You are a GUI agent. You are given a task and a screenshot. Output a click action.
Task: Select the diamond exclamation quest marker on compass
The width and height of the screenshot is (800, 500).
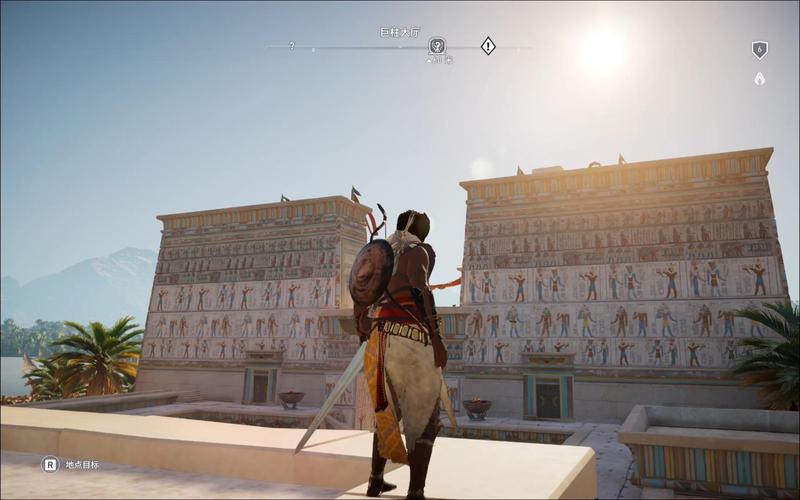pyautogui.click(x=488, y=45)
